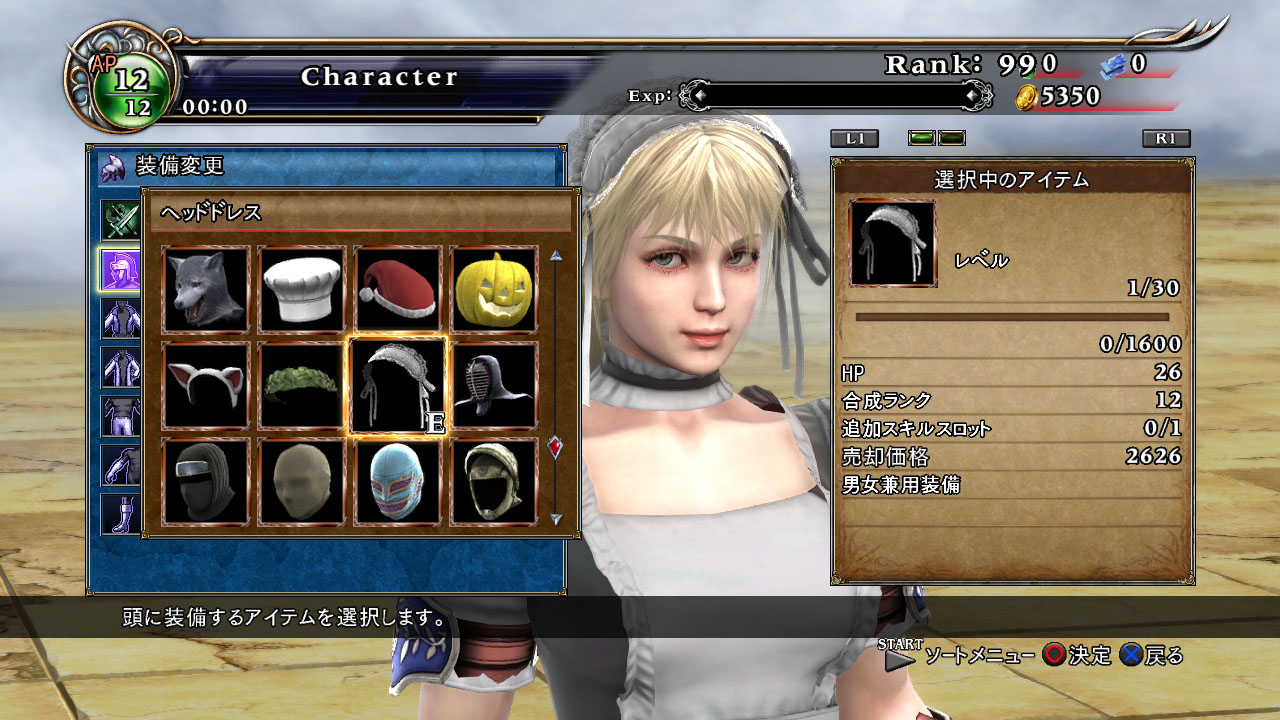Select the white cat ears headband
Screen dimensions: 1280x720
[206, 386]
